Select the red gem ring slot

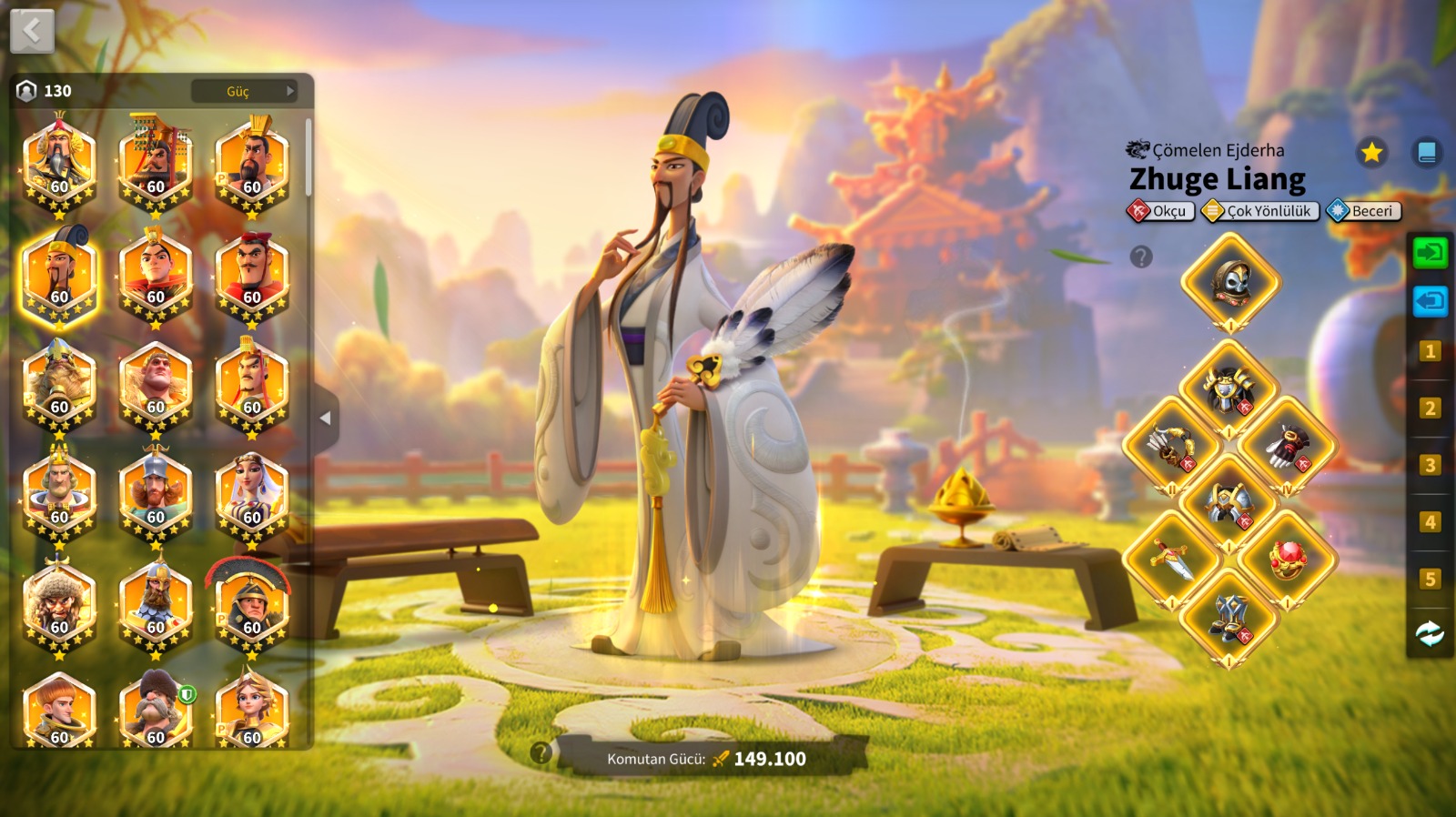tap(1288, 559)
